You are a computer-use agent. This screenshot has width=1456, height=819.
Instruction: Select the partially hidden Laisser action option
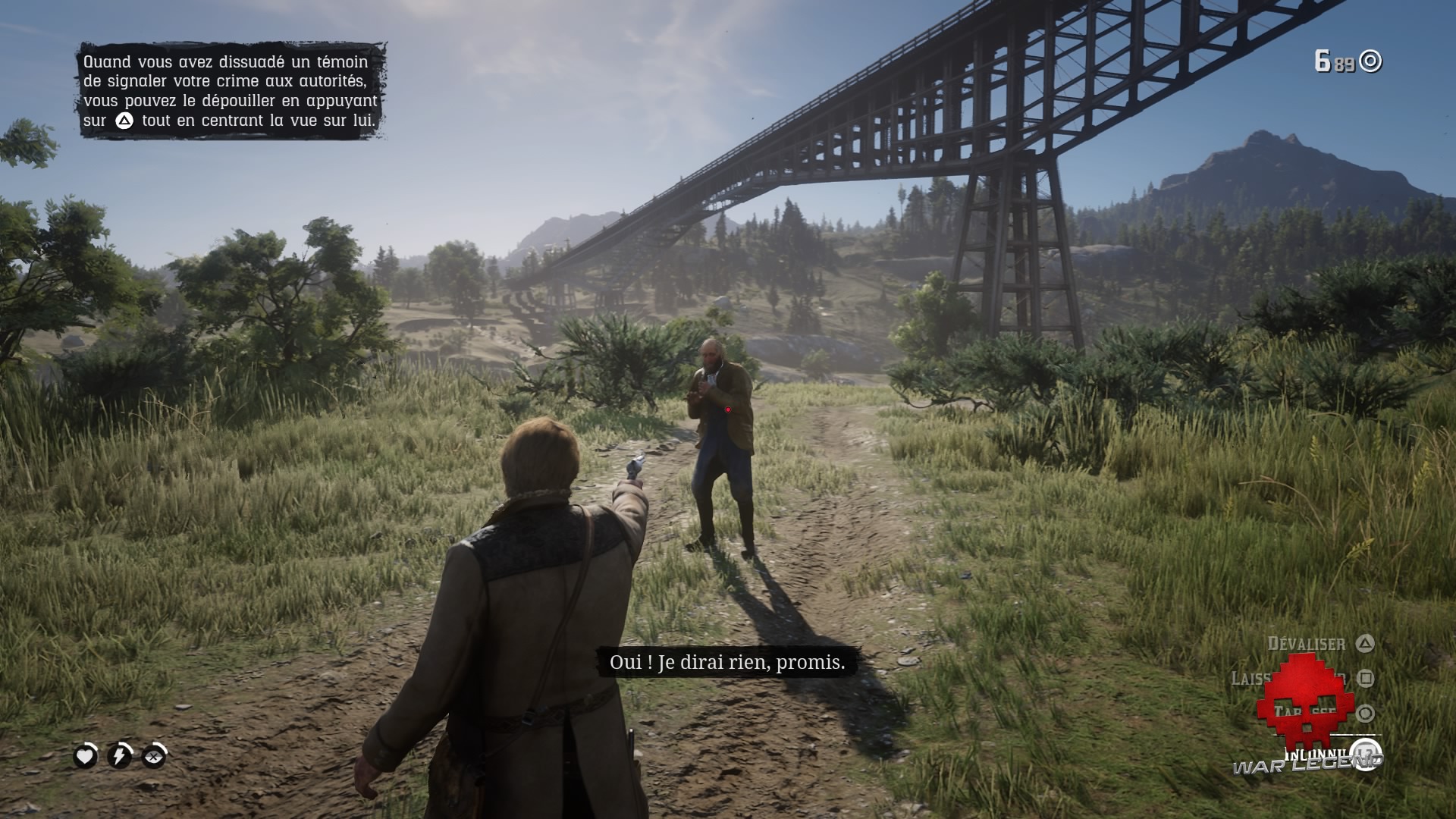click(1251, 678)
